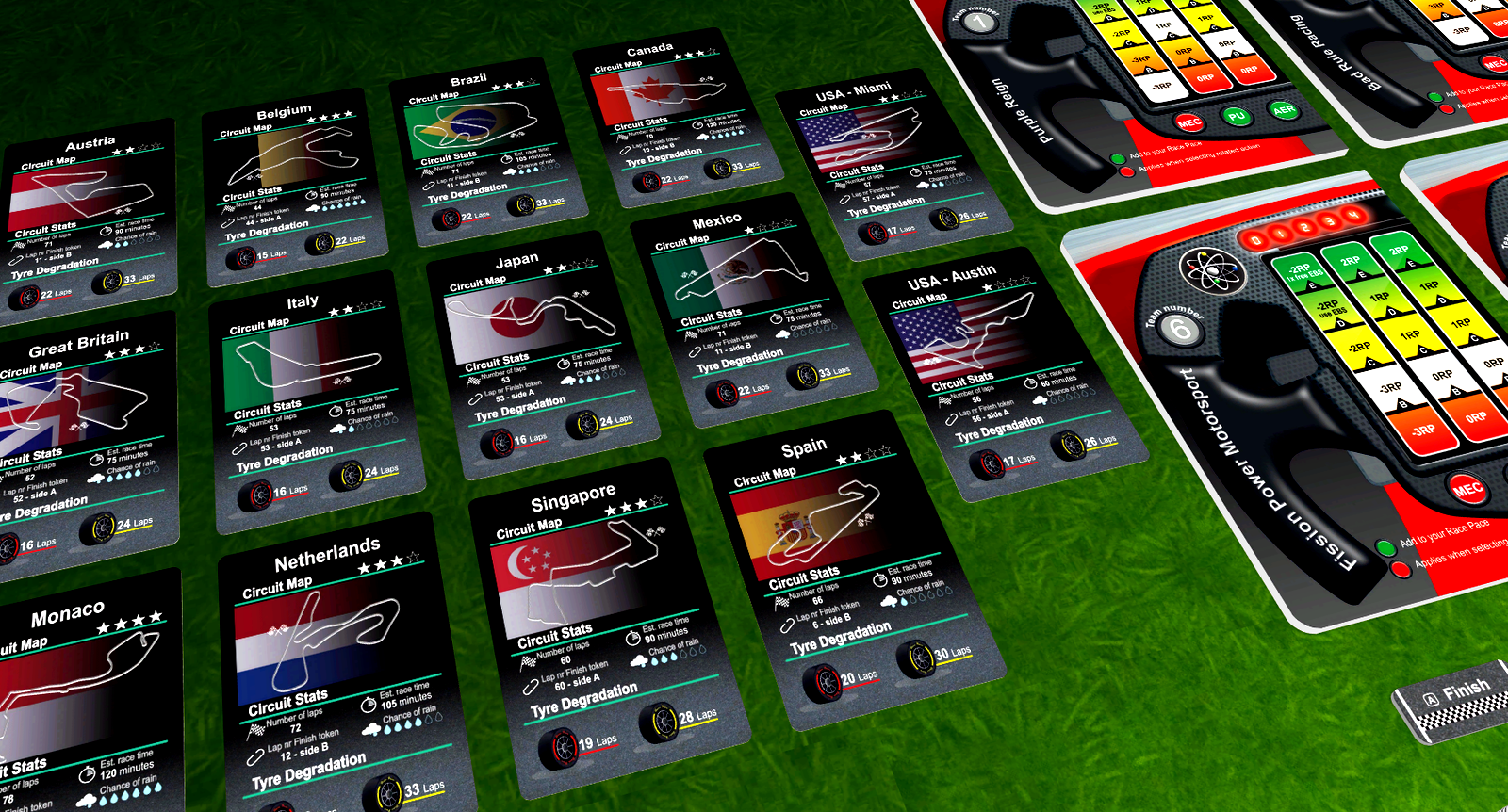Select the Austria circuit card

pyautogui.click(x=90, y=221)
